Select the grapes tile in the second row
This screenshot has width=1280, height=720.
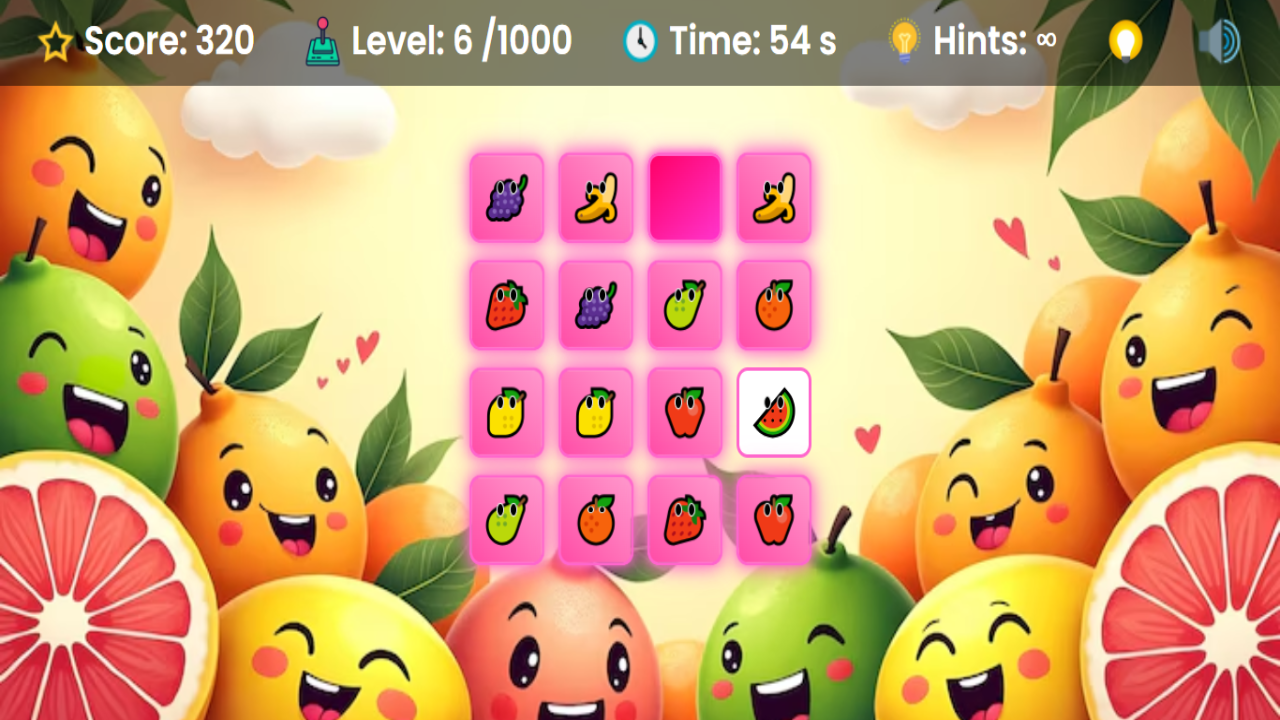[596, 303]
